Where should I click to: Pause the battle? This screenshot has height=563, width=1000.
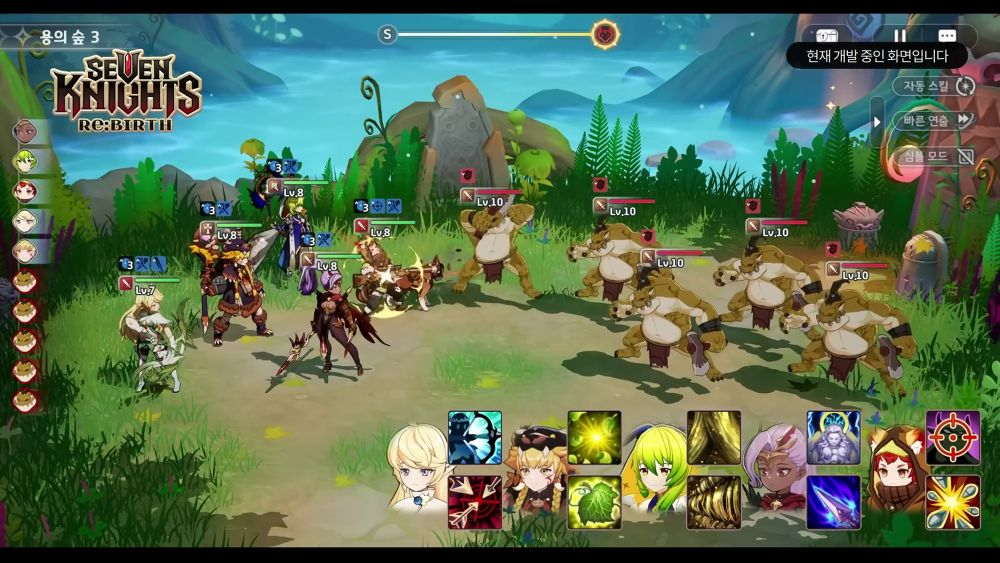(899, 36)
